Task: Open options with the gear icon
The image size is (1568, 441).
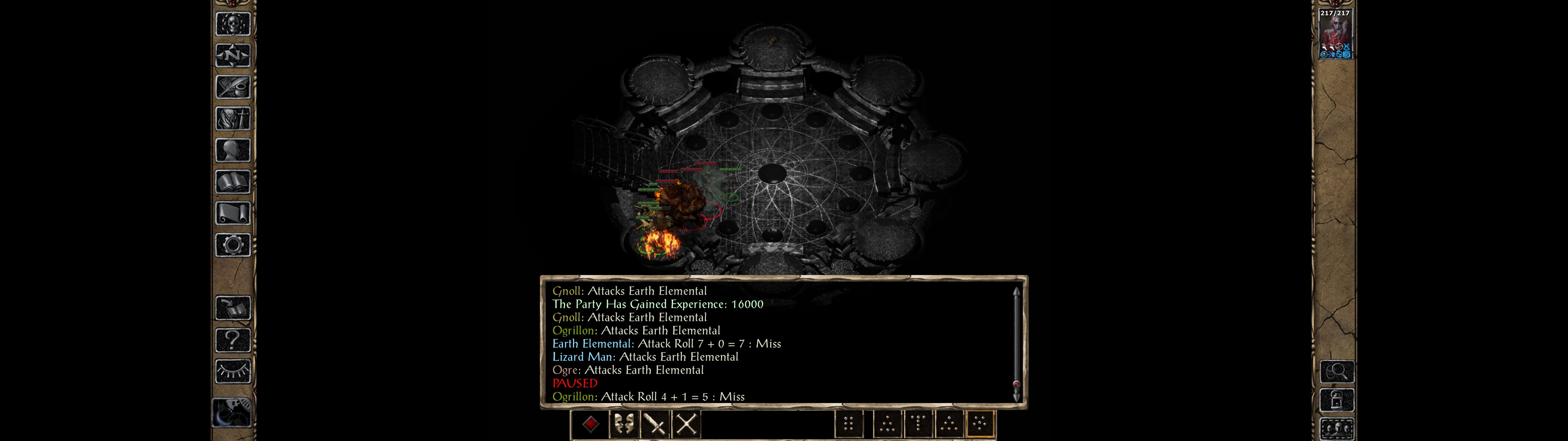Action: (x=232, y=245)
